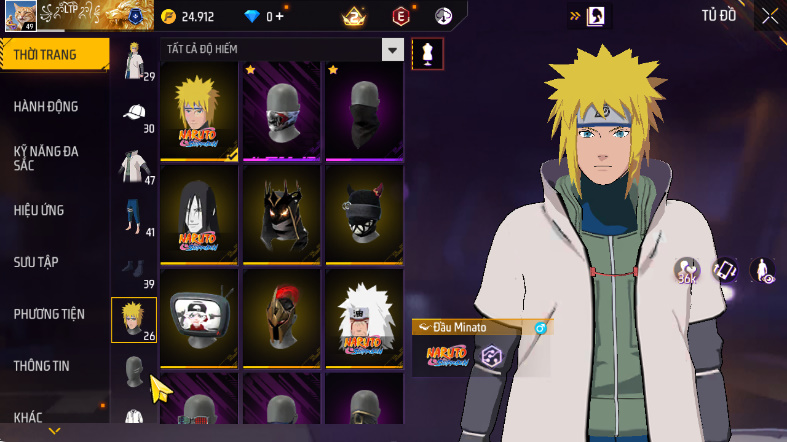Select the white cap headwear subcategory

pyautogui.click(x=134, y=113)
